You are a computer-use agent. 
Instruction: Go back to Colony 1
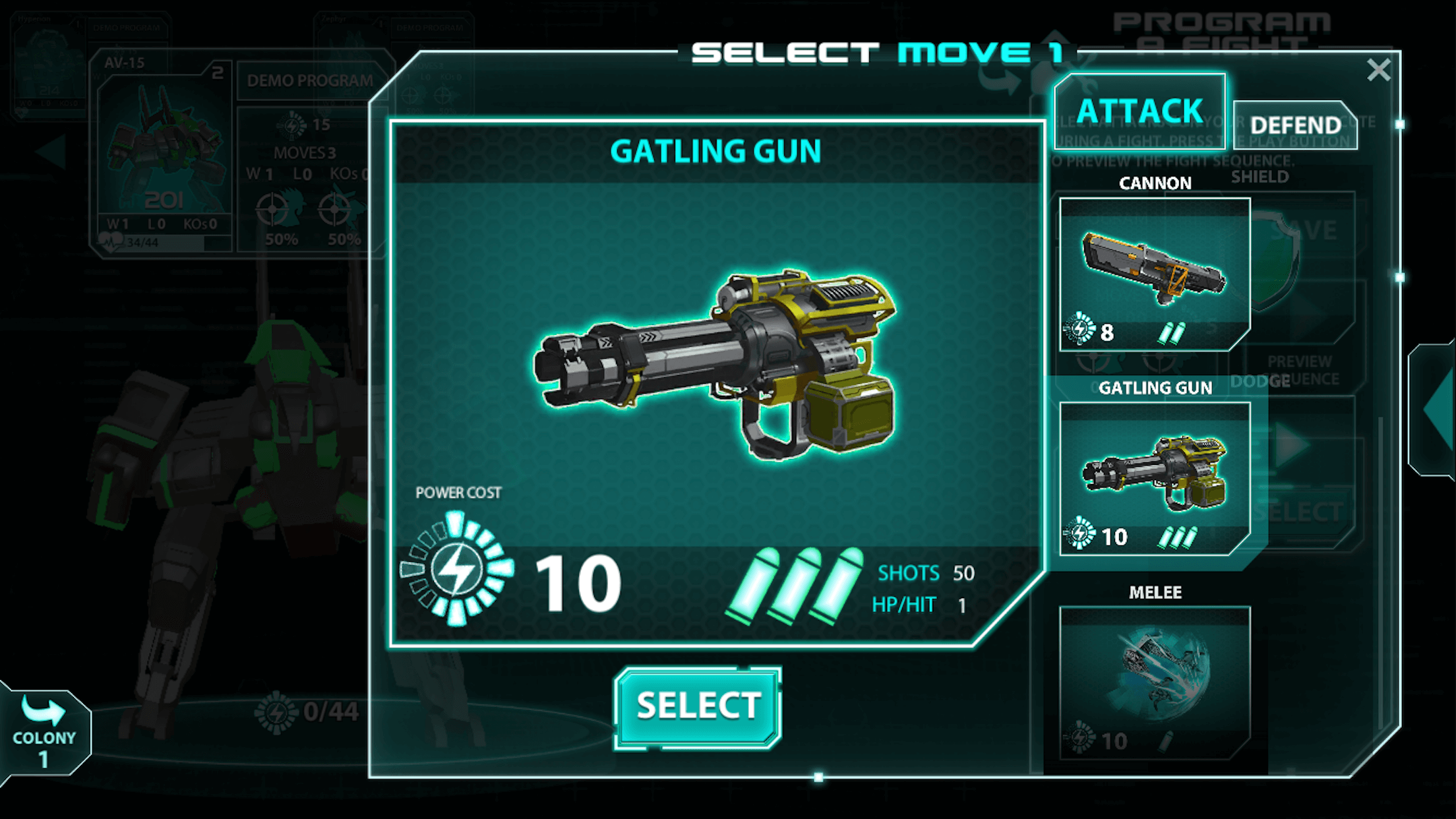[44, 732]
